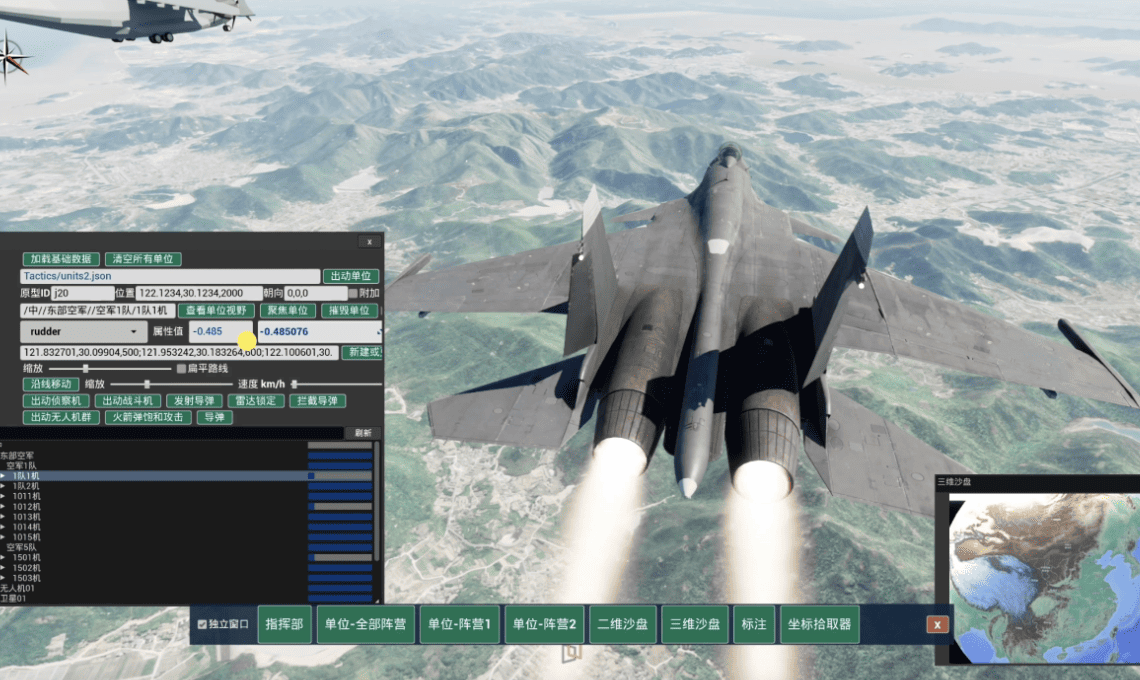Dispatch the unit with 出动单位
Viewport: 1140px width, 680px height.
350,276
